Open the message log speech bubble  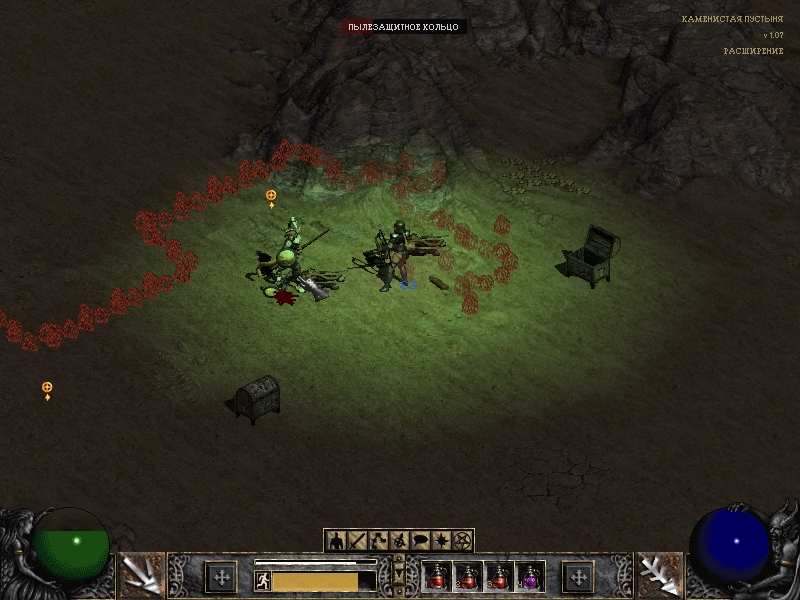(420, 541)
